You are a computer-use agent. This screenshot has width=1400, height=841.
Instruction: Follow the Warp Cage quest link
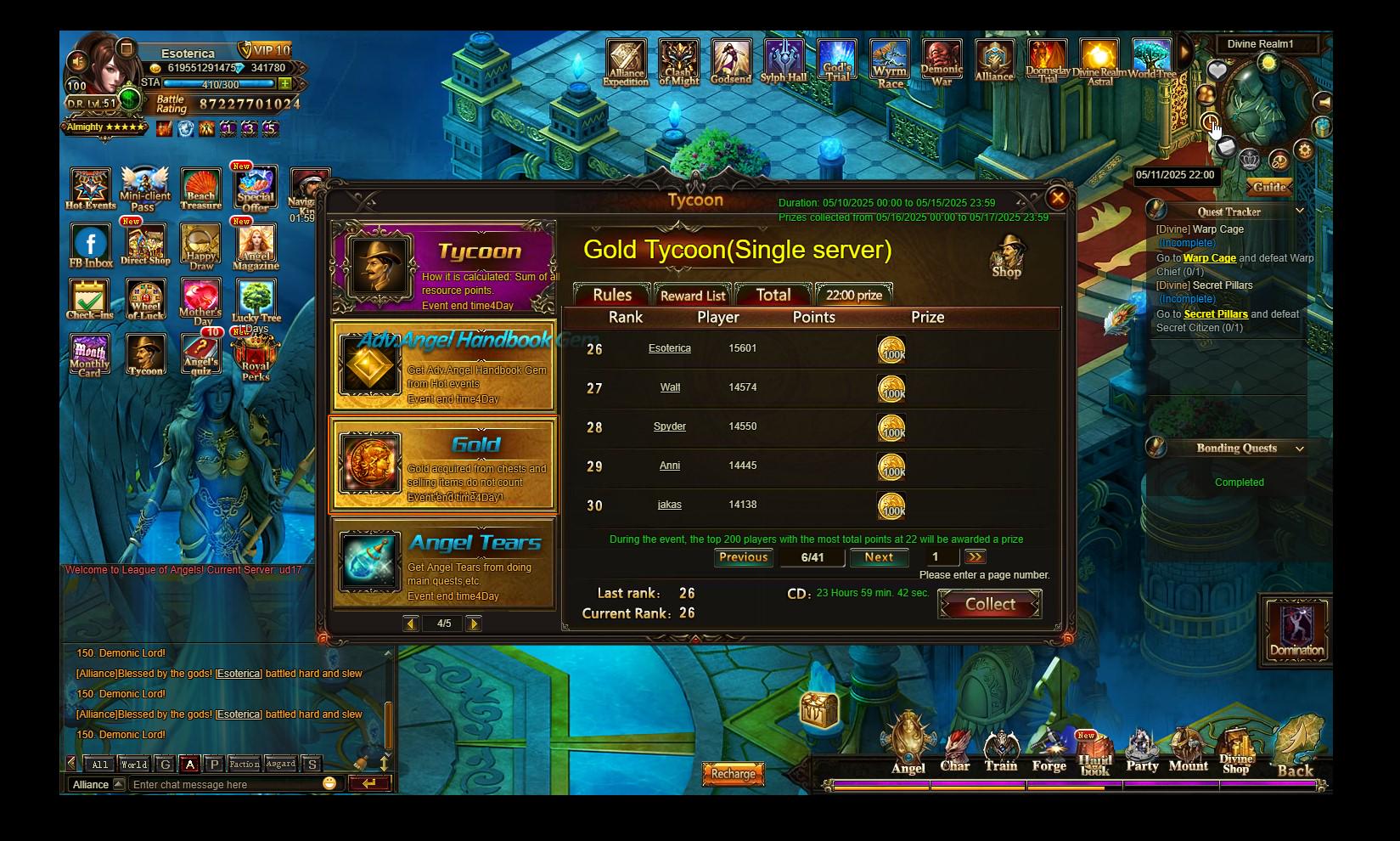point(1209,258)
